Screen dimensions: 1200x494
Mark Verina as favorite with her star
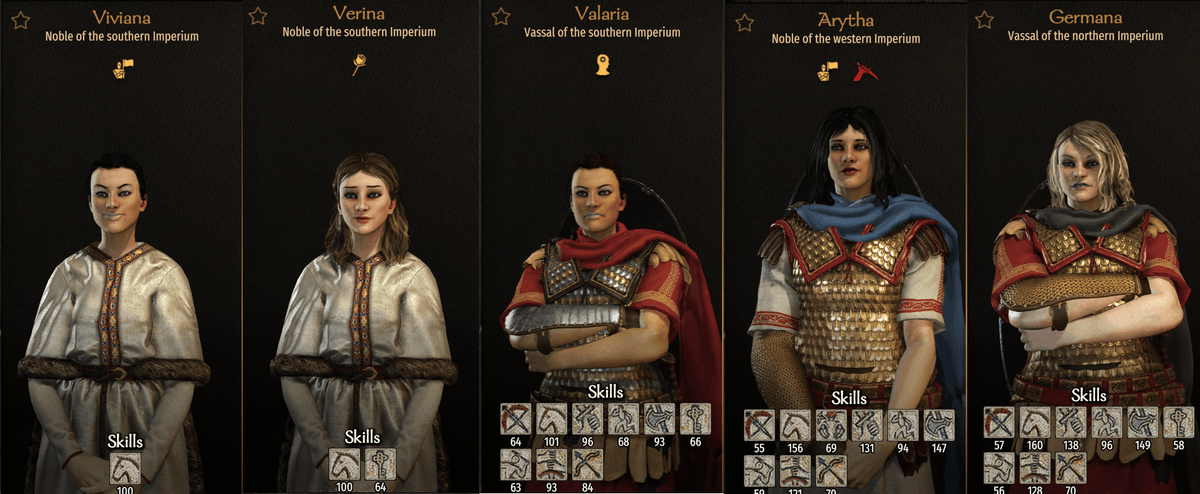click(258, 15)
